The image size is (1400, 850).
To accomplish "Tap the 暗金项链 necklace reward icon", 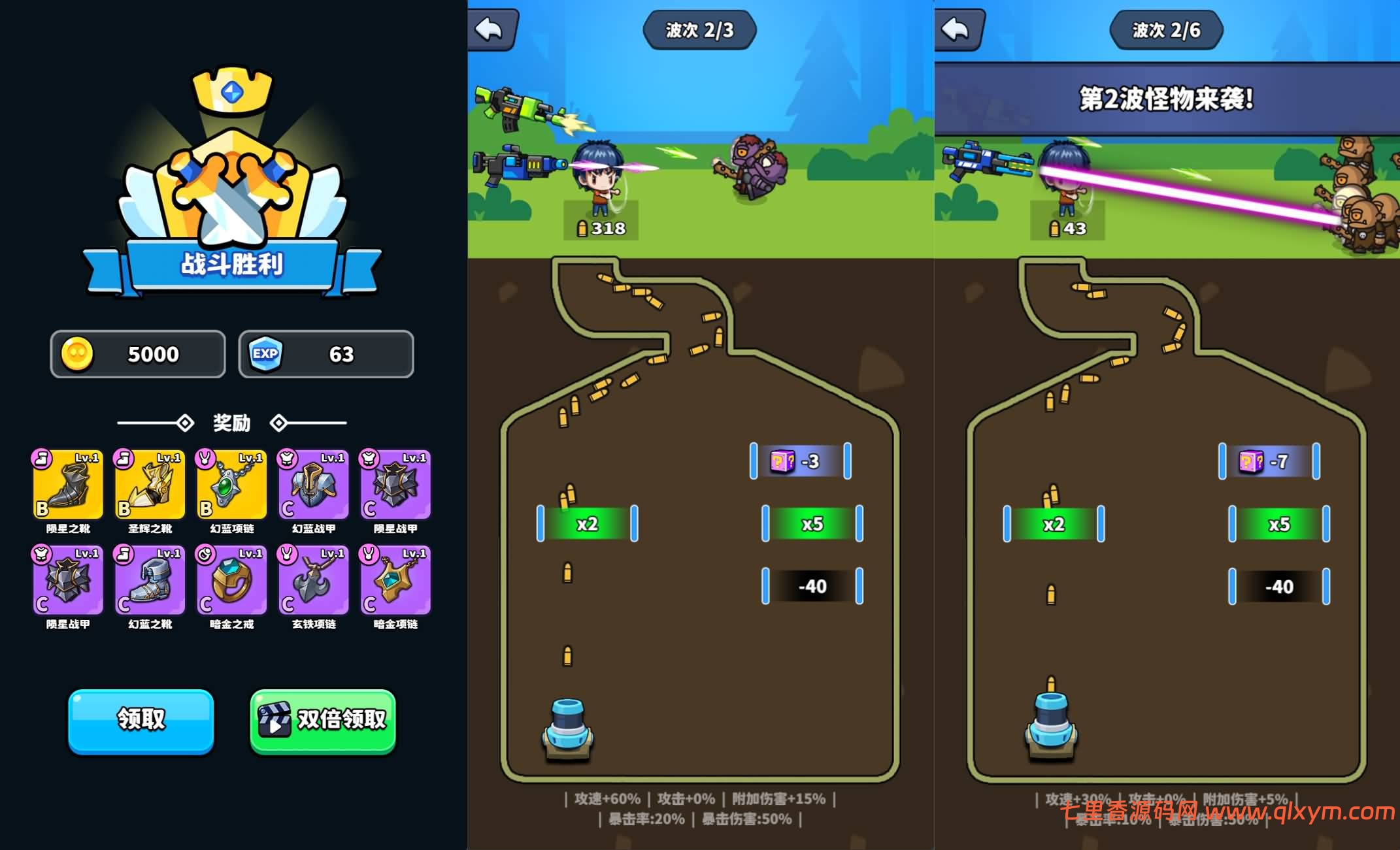I will 395,580.
